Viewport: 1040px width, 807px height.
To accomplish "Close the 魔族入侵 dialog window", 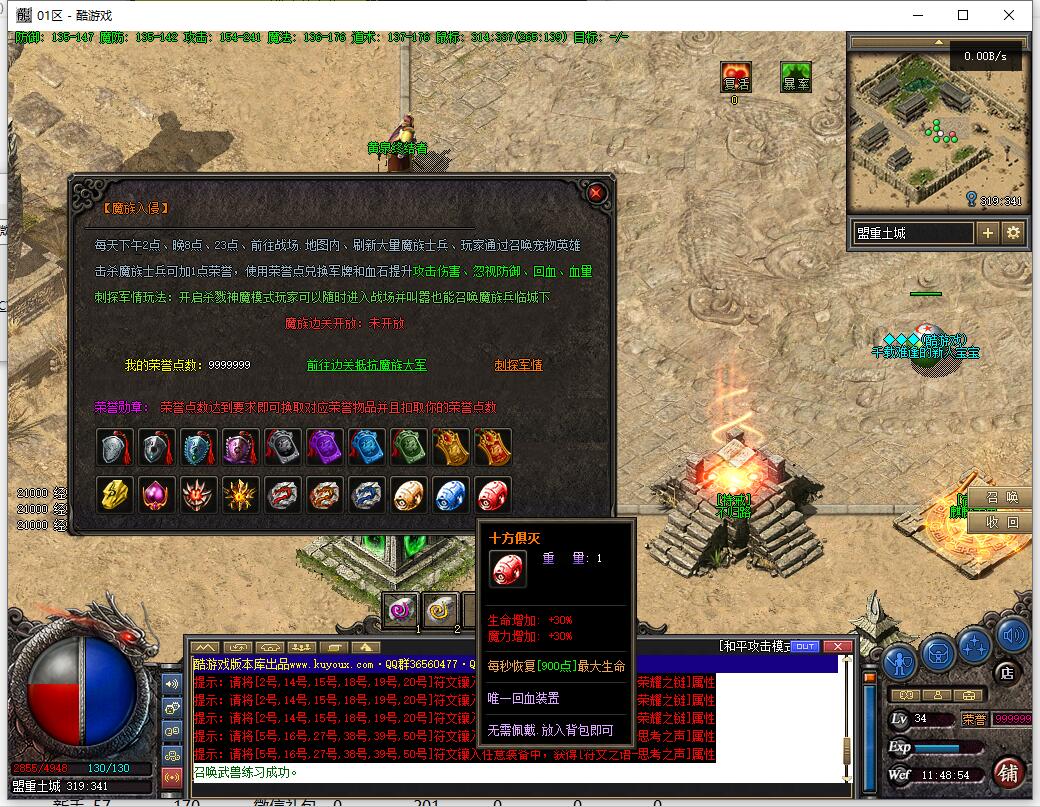I will point(596,193).
